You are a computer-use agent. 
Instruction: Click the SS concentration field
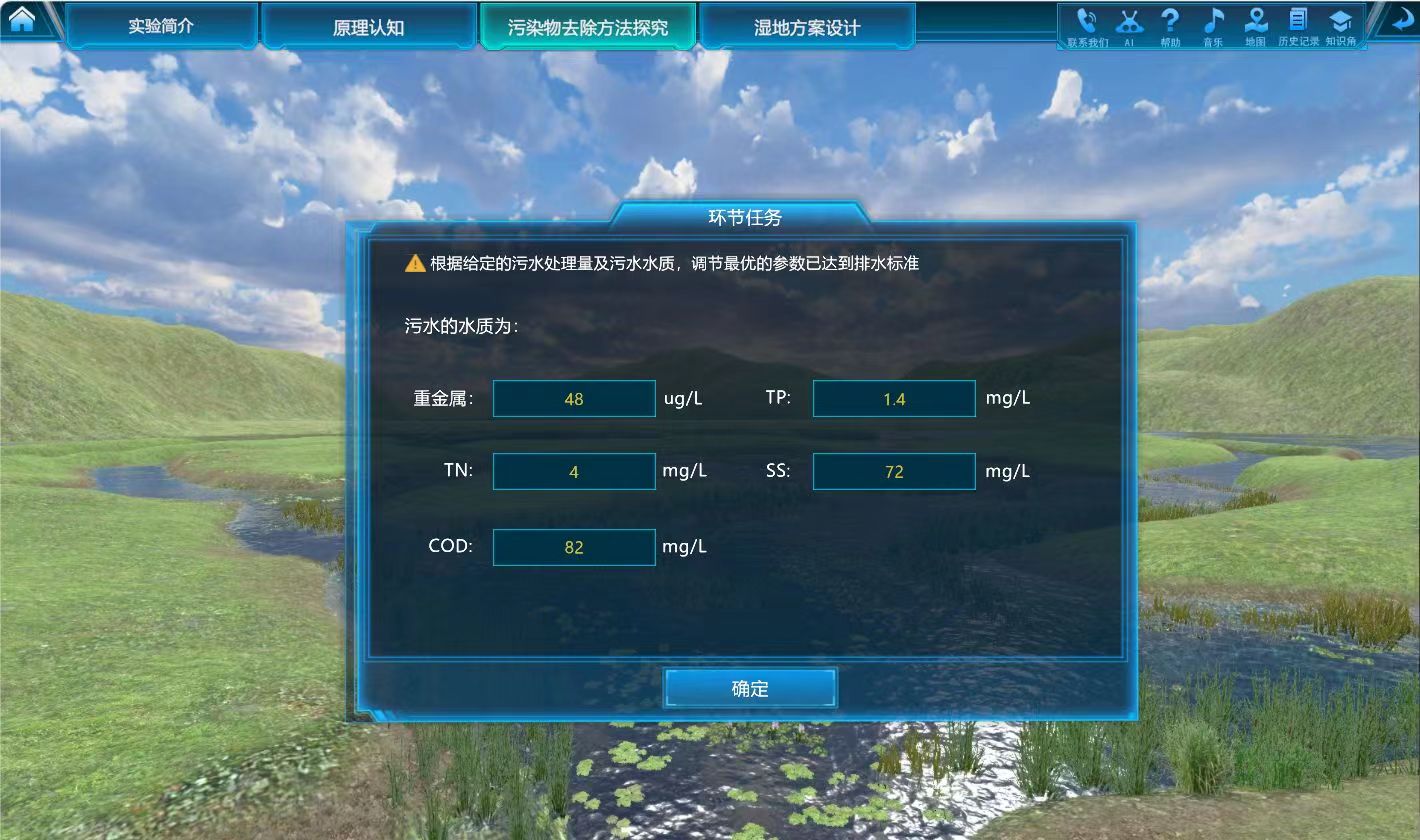[x=894, y=471]
